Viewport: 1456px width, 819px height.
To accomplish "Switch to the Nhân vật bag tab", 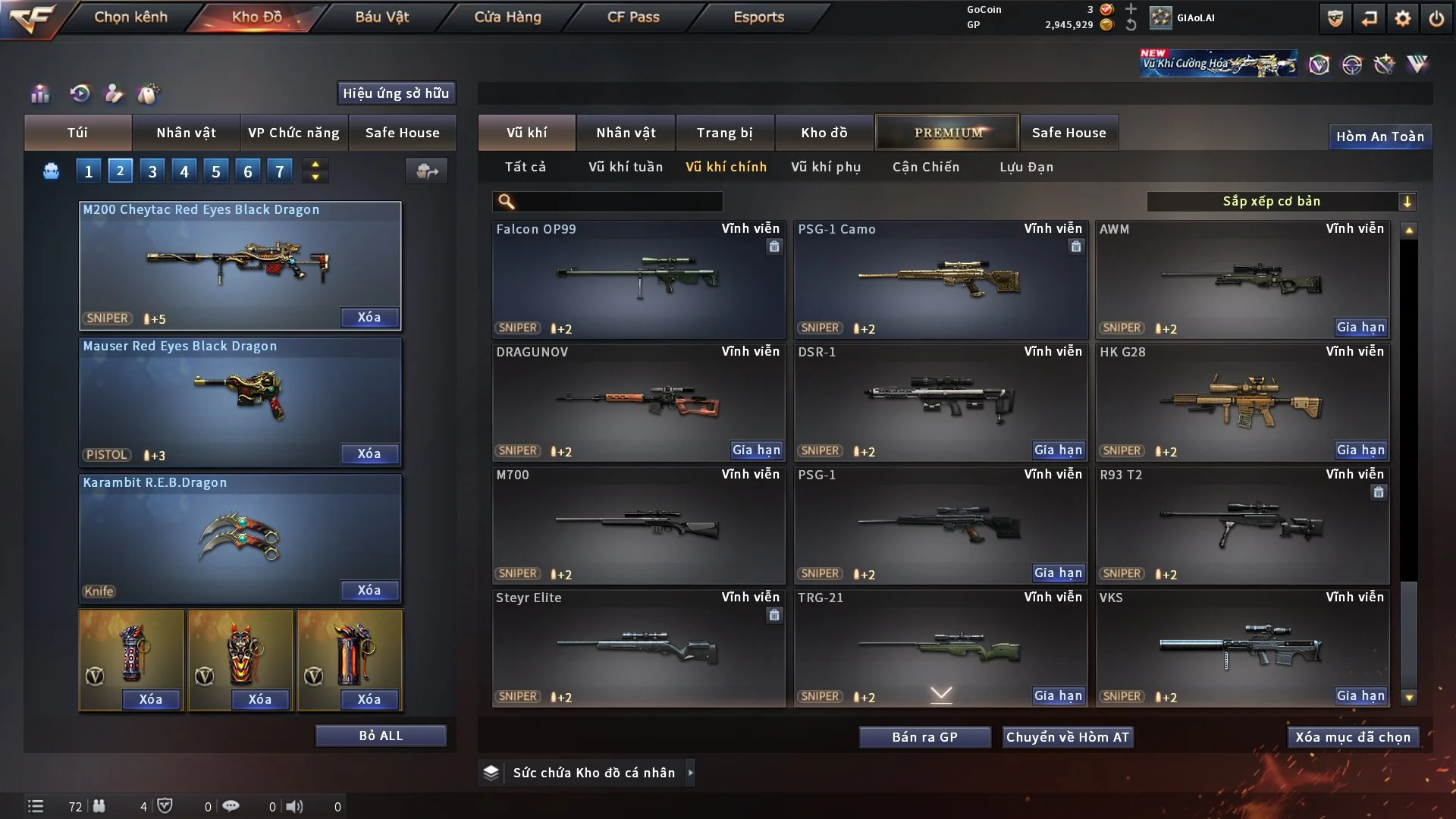I will pos(186,133).
